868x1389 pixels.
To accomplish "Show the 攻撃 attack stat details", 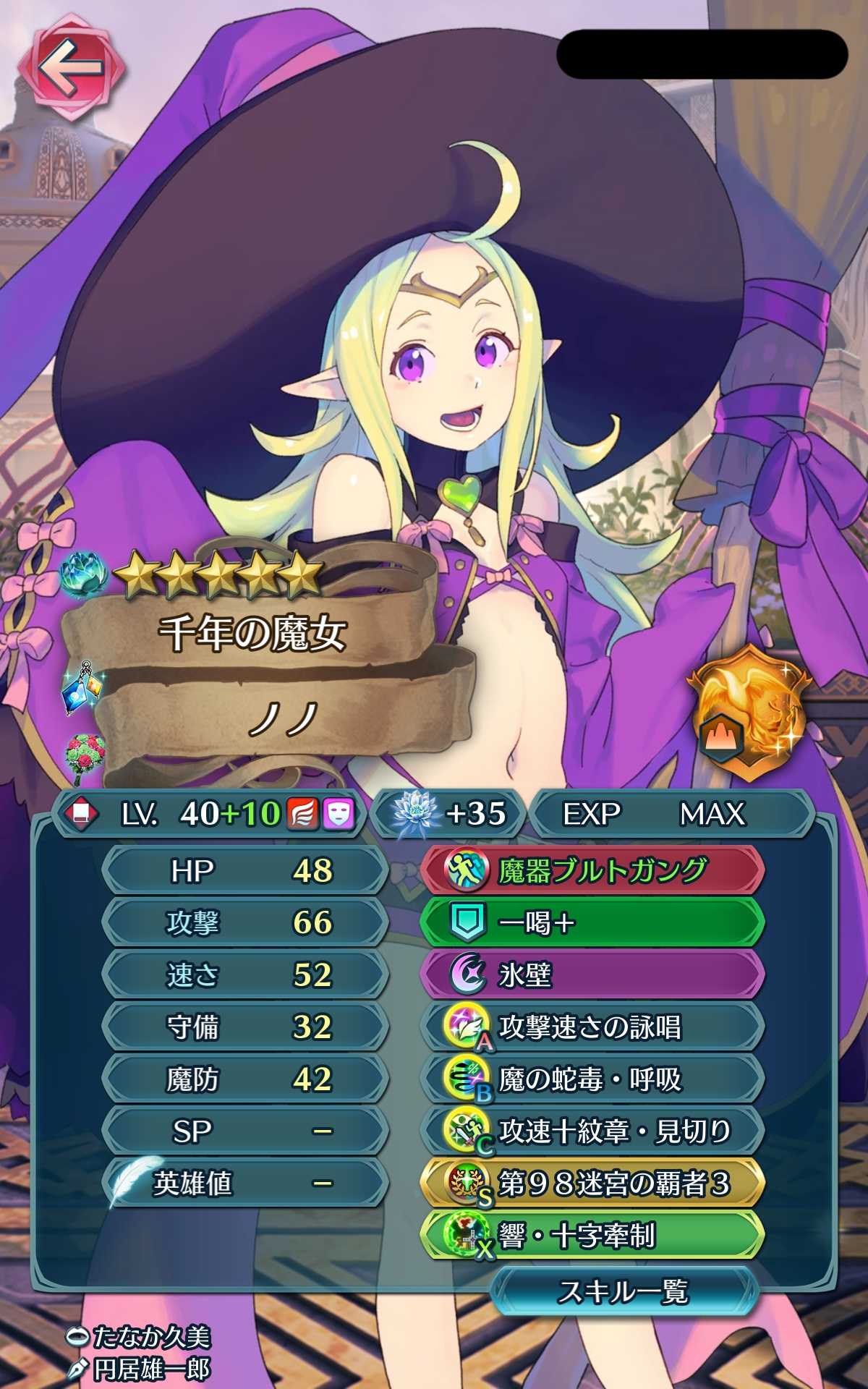I will pos(244,922).
